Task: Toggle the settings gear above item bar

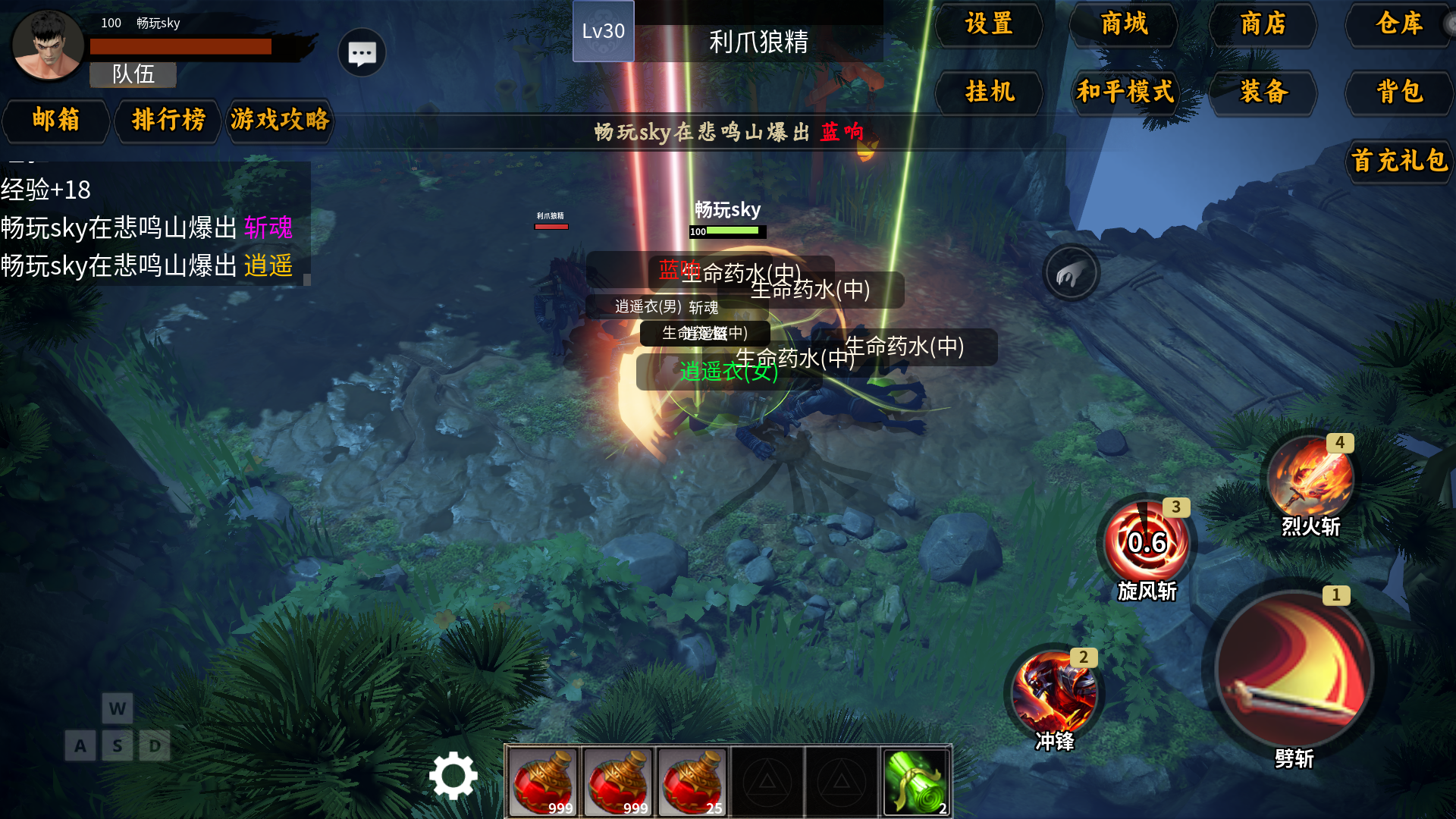Action: [x=453, y=777]
